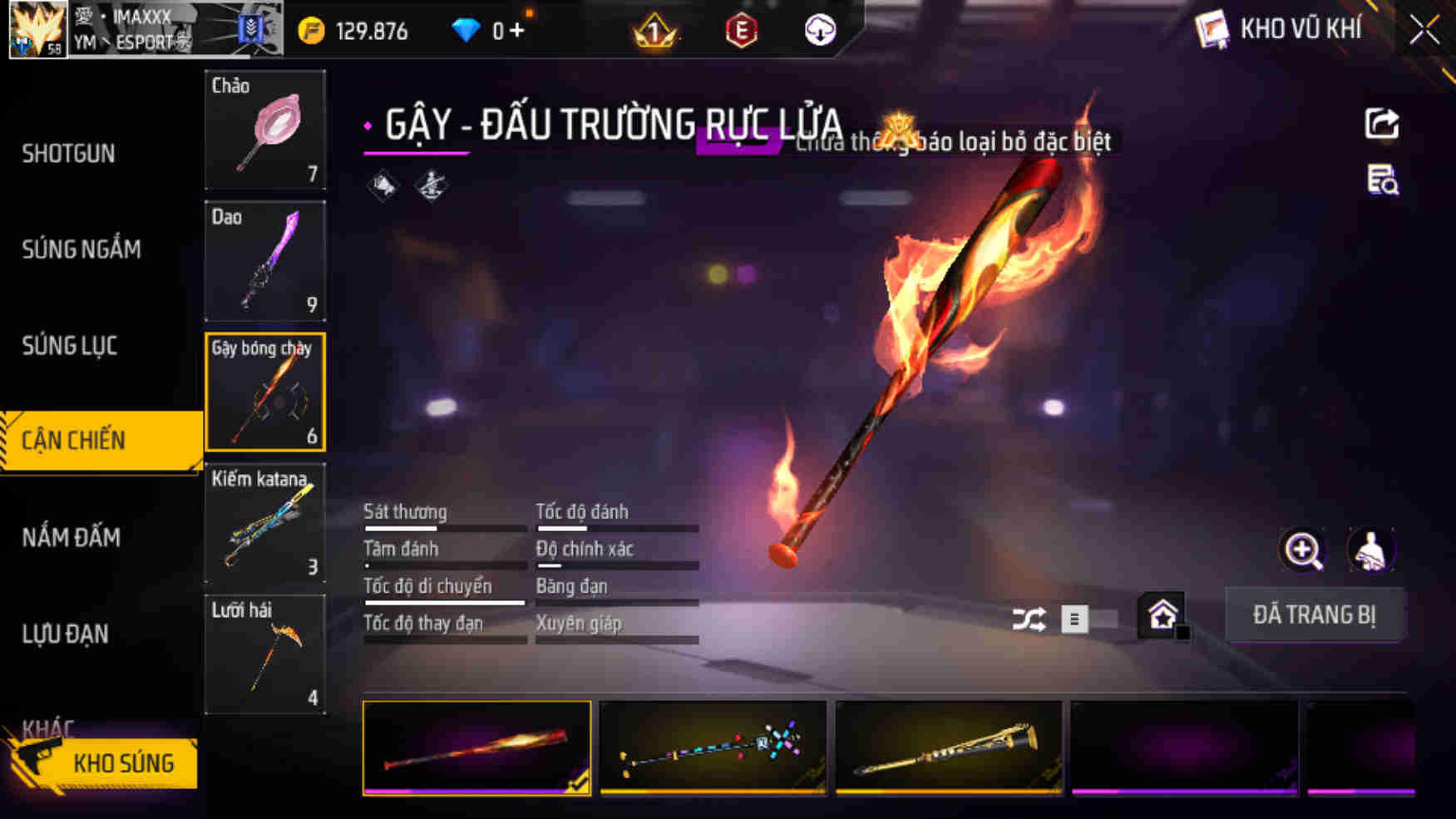Select the character preview icon
The height and width of the screenshot is (819, 1456).
click(x=1371, y=550)
